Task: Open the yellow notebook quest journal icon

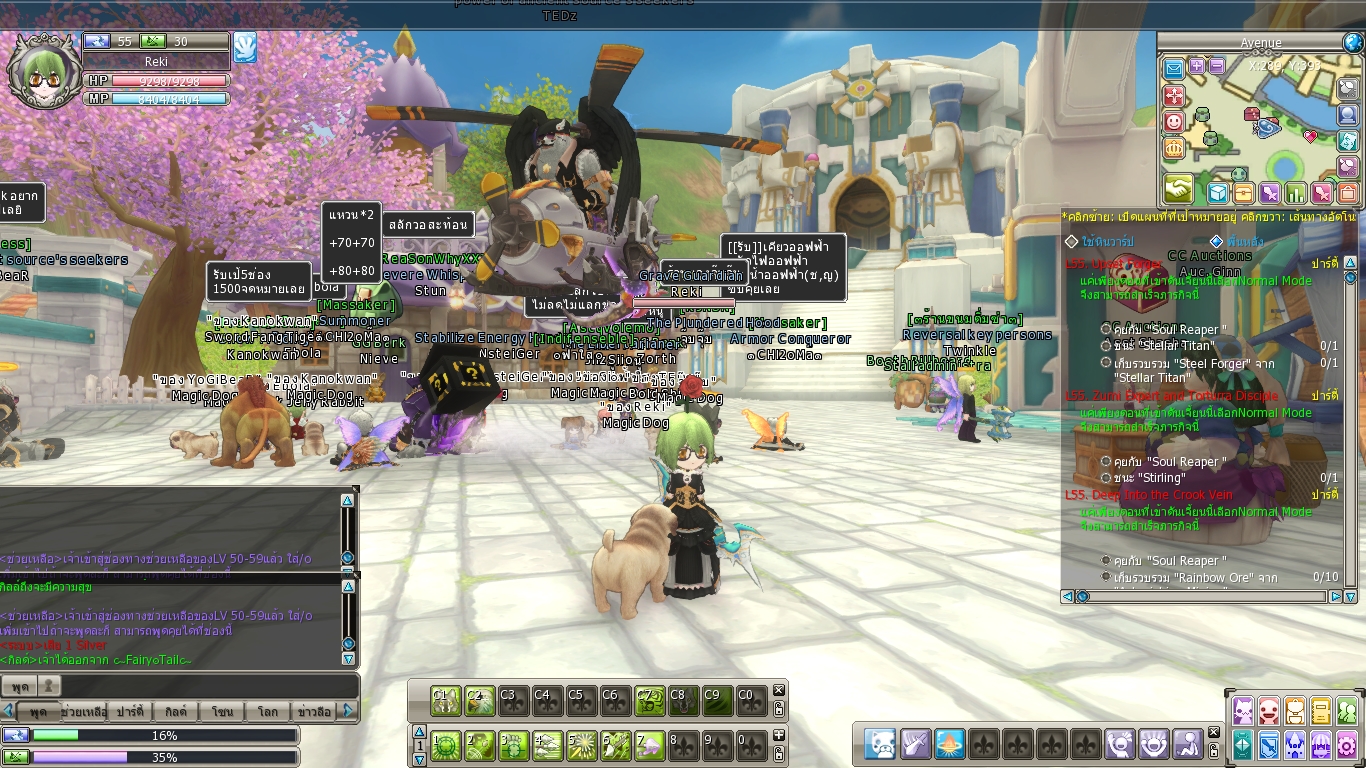Action: pos(1321,711)
